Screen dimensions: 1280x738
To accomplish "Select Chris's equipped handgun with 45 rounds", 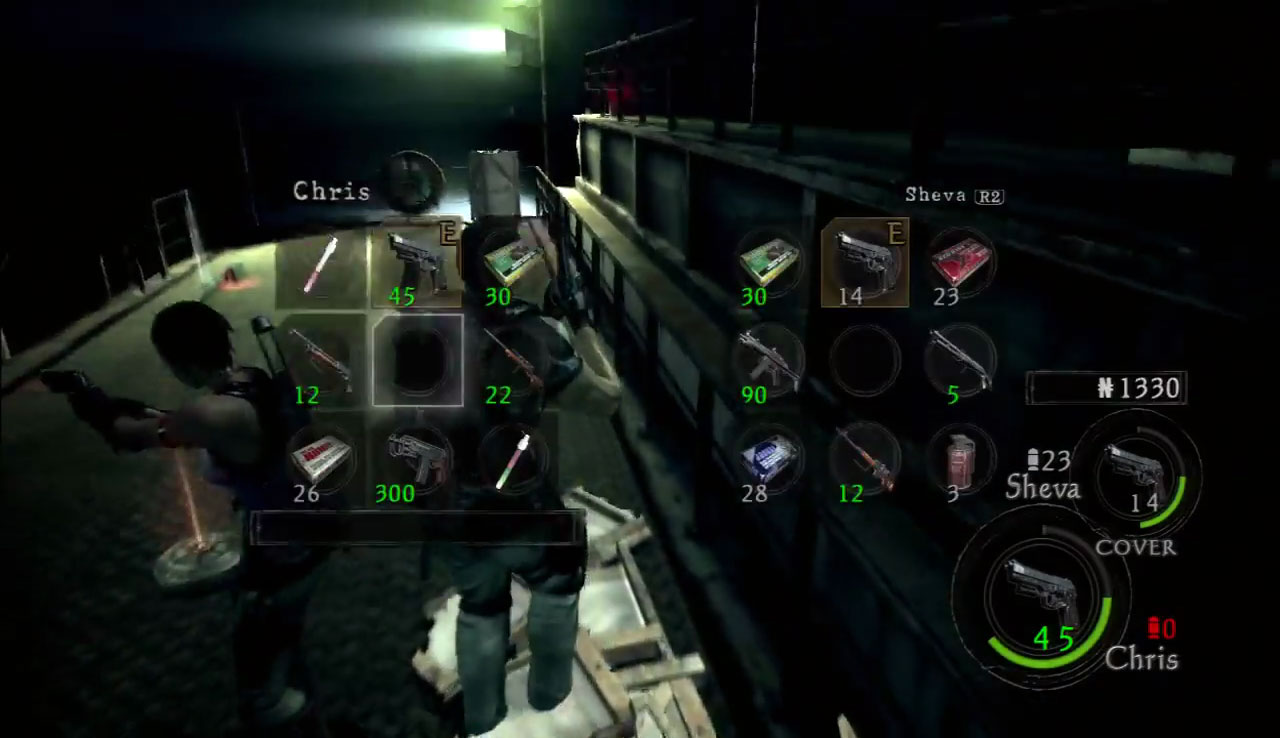I will pyautogui.click(x=417, y=262).
